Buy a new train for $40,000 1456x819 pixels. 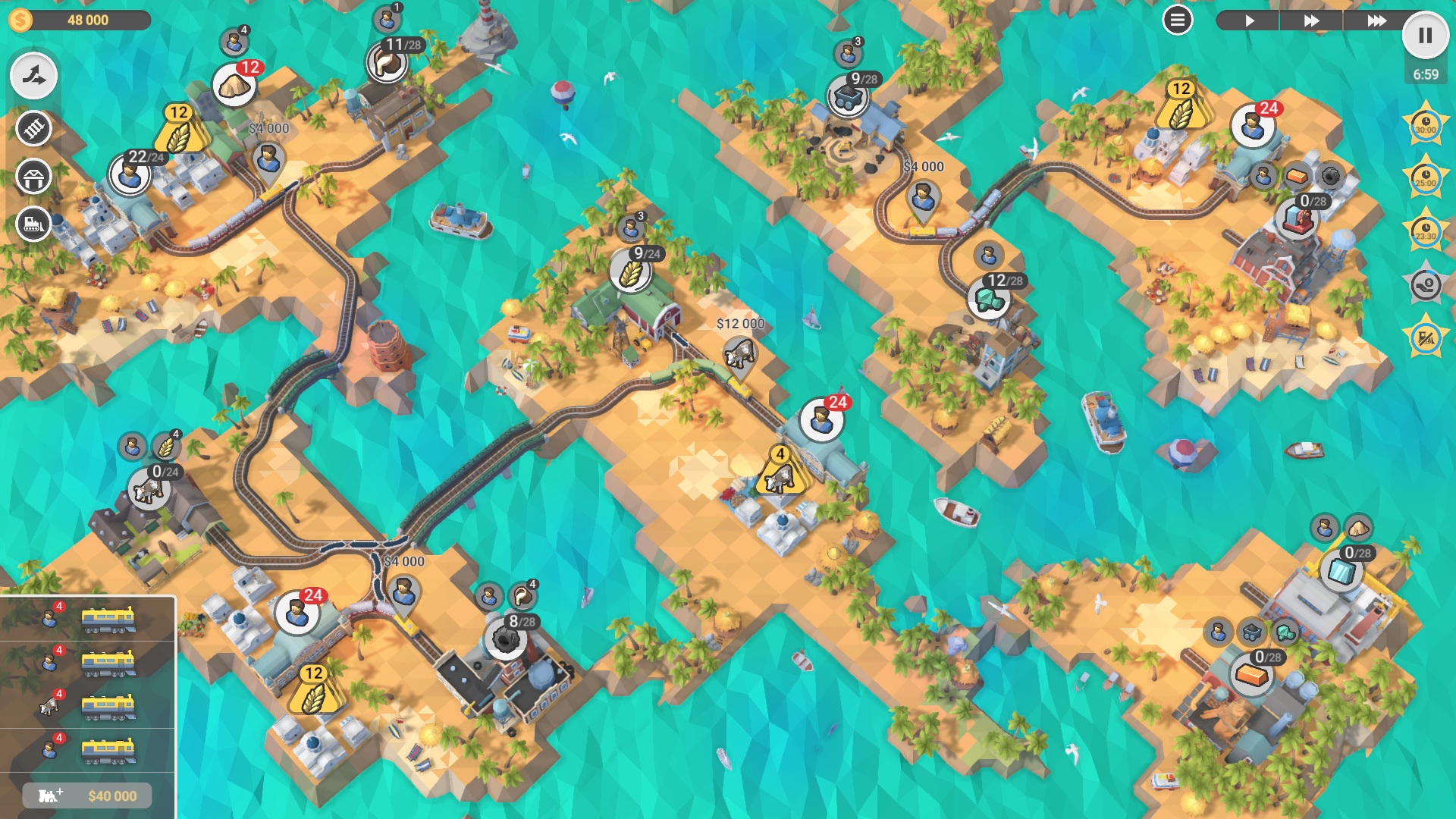coord(87,795)
